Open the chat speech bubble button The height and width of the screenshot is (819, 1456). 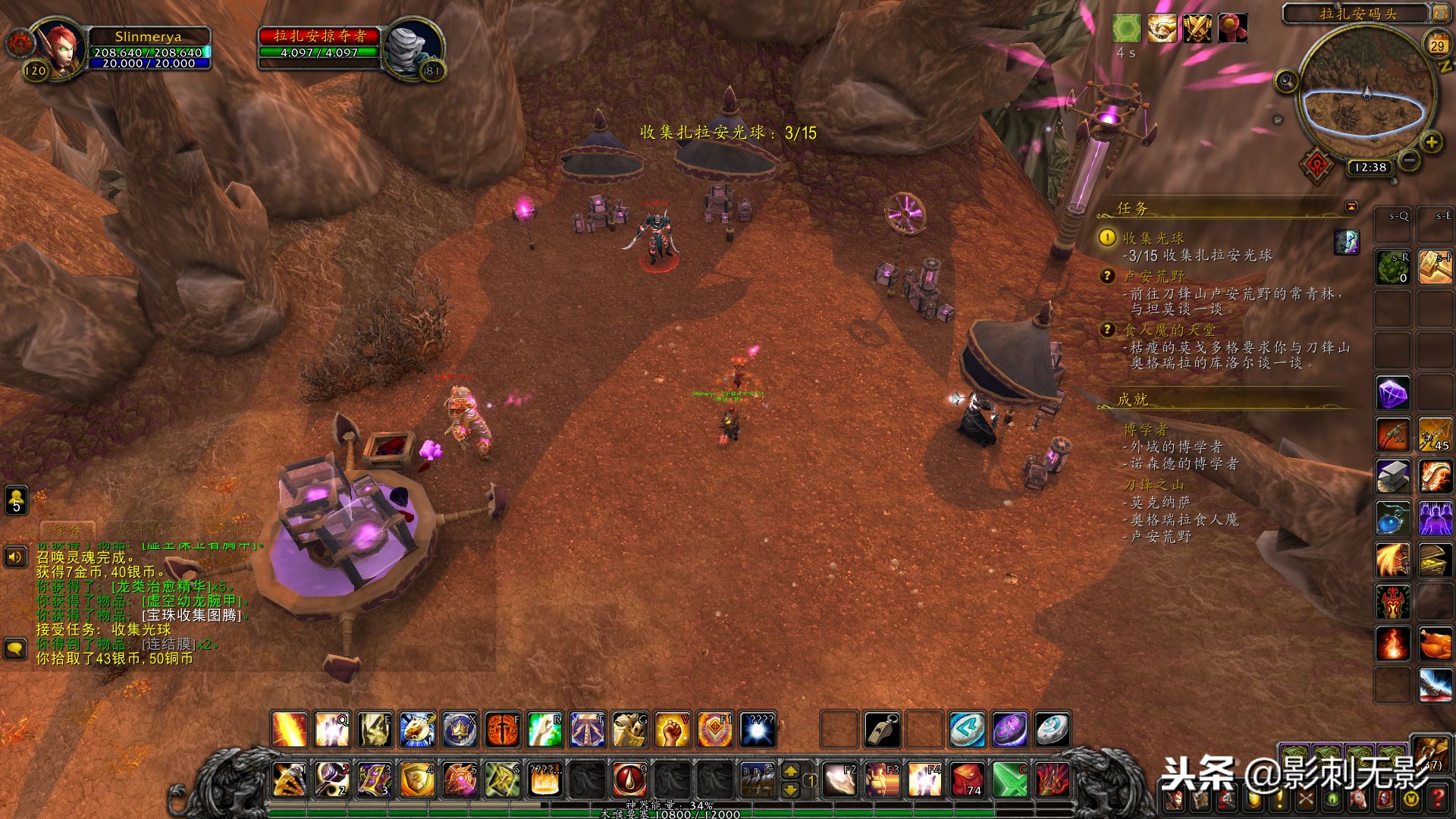click(x=15, y=648)
